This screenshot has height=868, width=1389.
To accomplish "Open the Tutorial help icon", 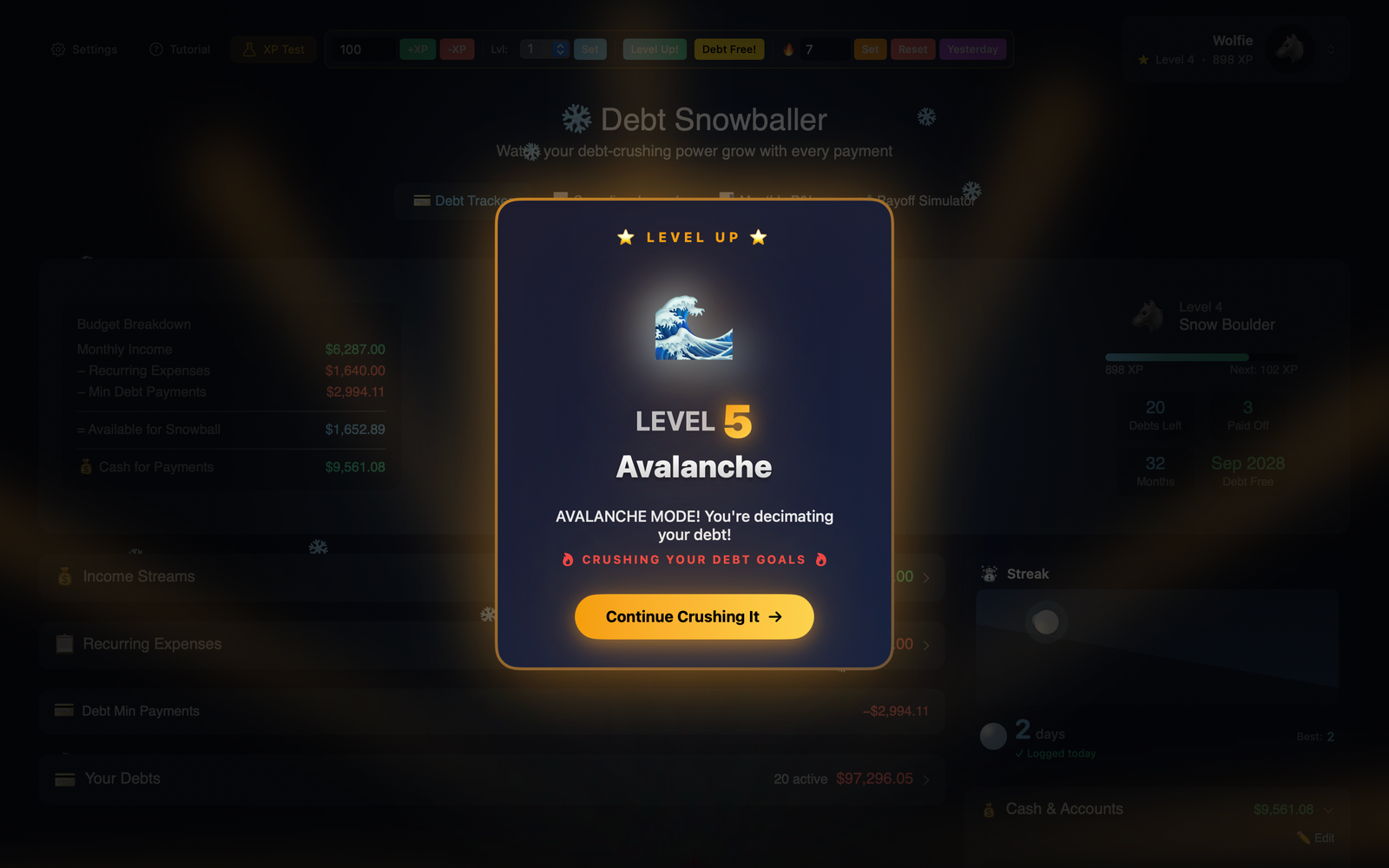I will coord(156,49).
